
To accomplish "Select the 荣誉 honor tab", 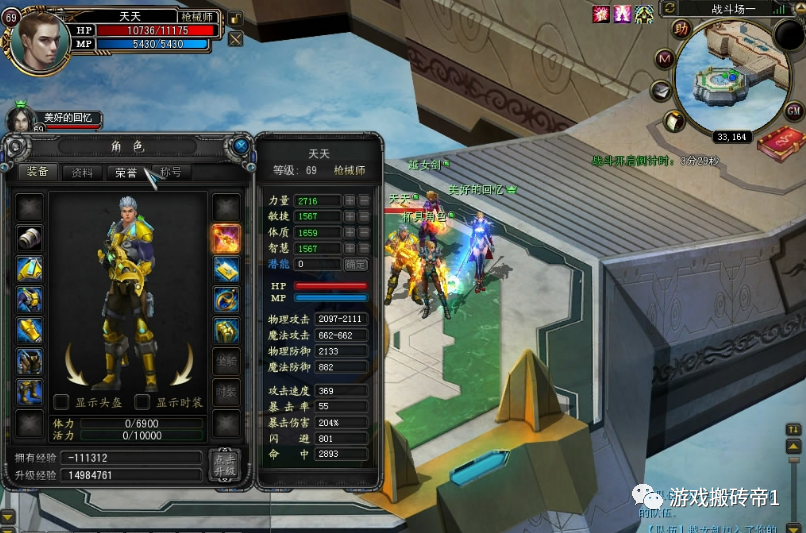I will pyautogui.click(x=126, y=172).
